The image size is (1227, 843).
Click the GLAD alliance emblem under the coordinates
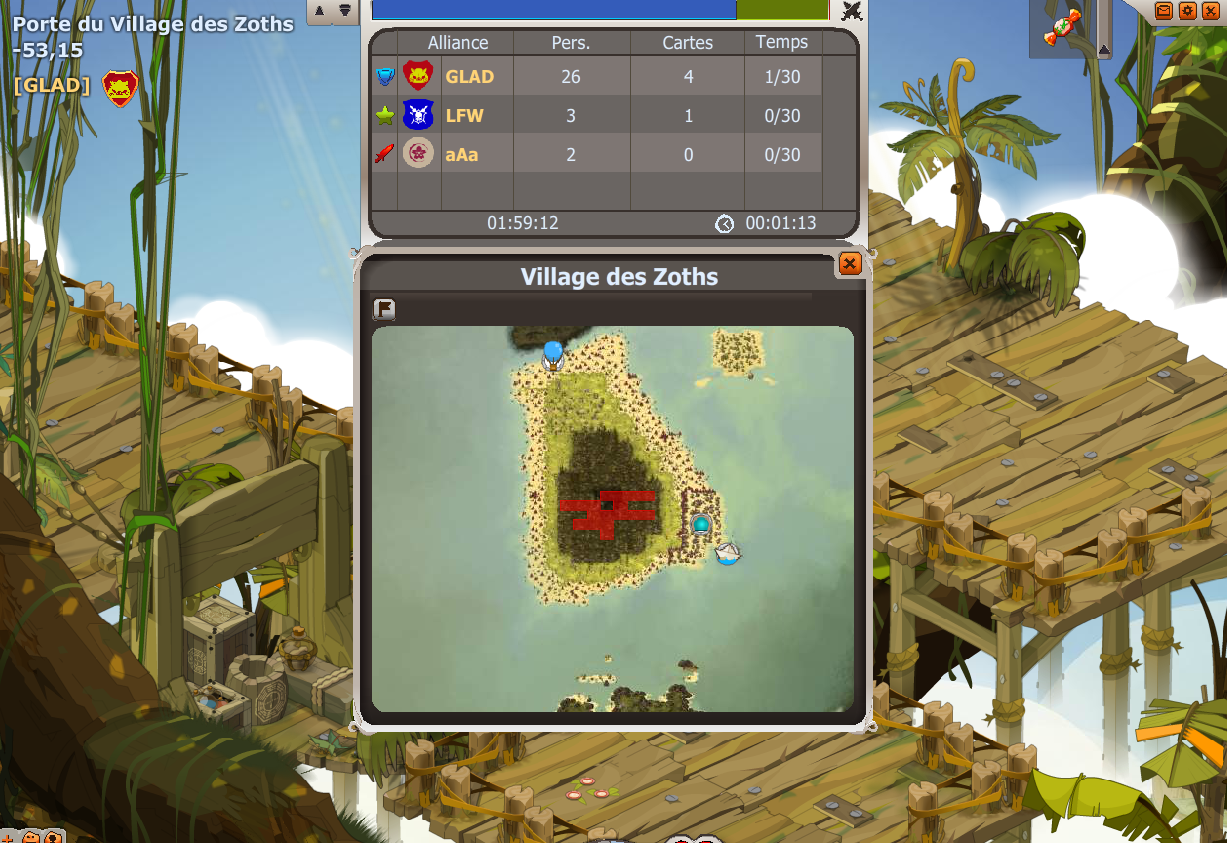click(120, 88)
